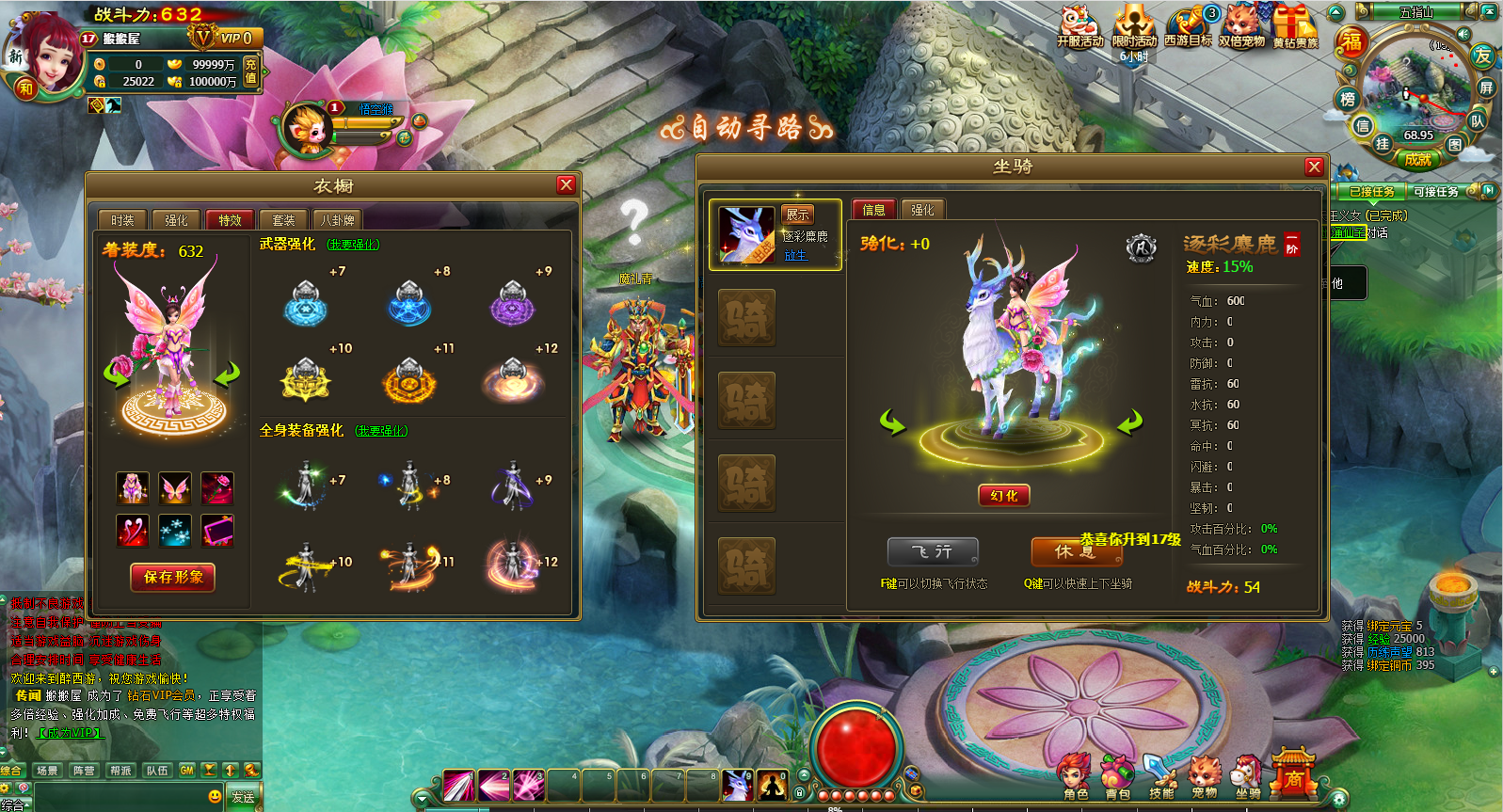Open the 背包 bag from bottom bar
This screenshot has width=1503, height=812.
[1117, 778]
